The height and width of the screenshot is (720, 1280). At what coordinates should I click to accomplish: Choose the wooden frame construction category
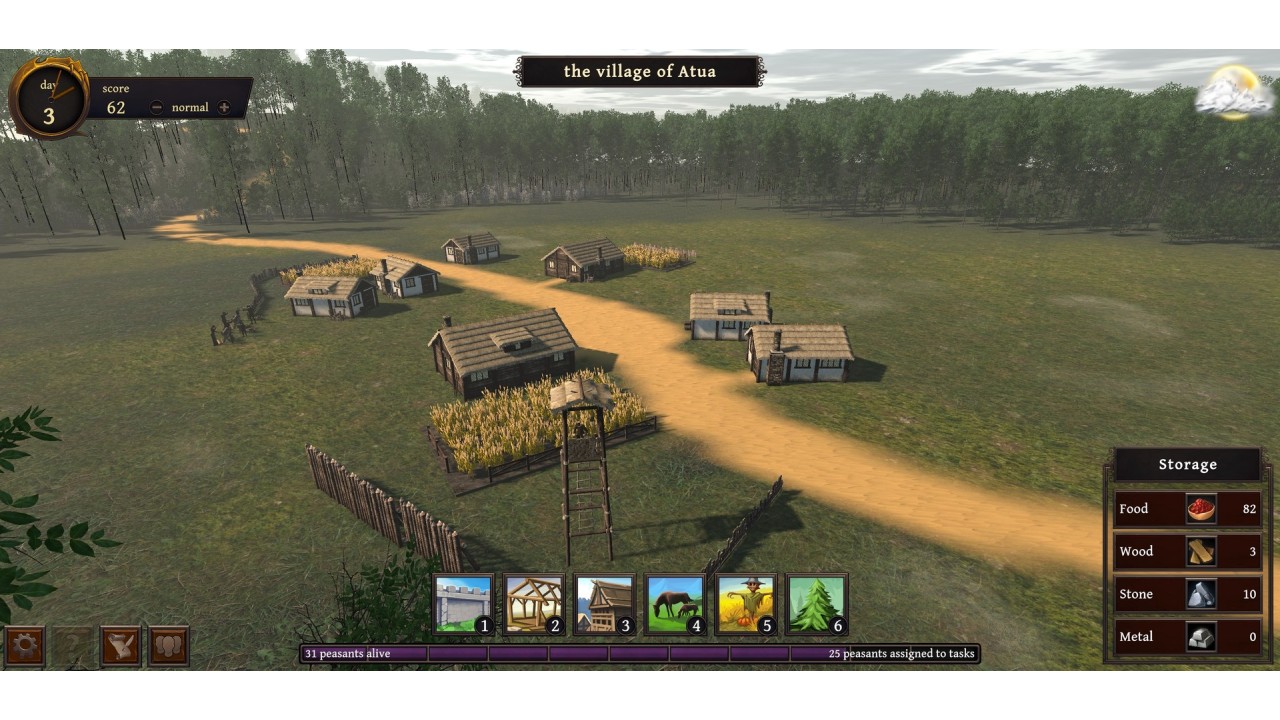534,604
